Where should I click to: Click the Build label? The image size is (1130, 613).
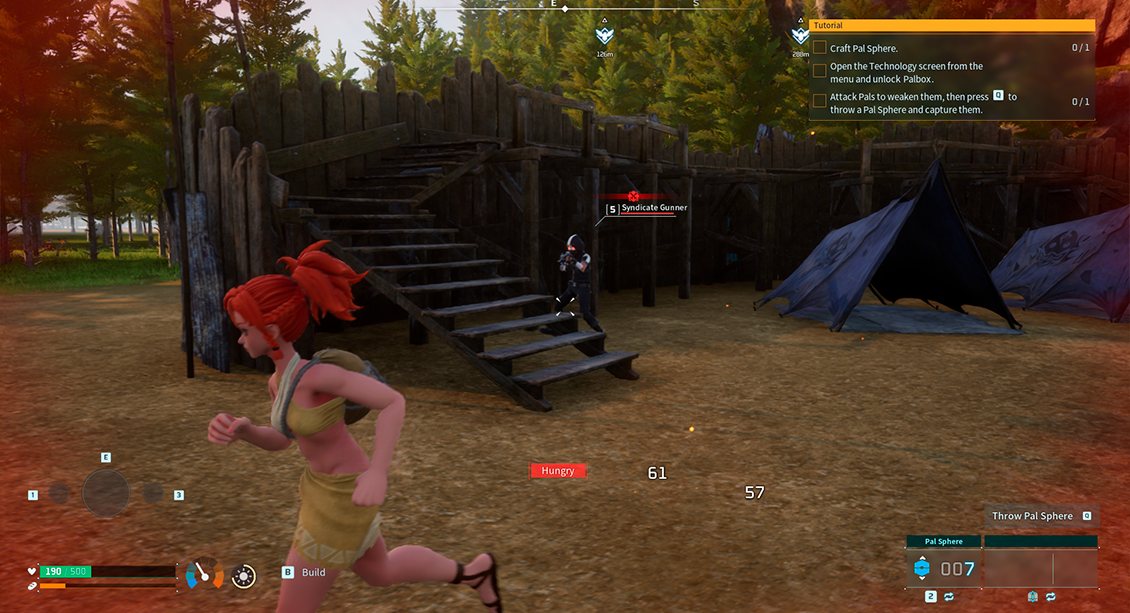click(313, 573)
